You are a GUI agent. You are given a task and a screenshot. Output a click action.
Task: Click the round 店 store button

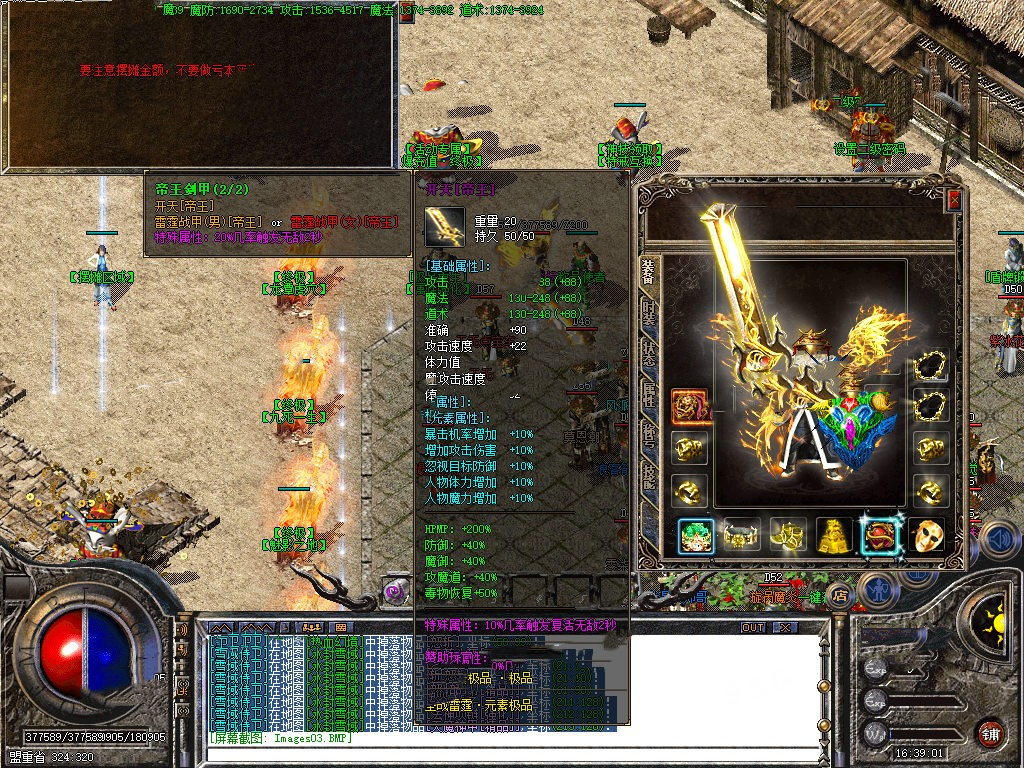point(840,597)
